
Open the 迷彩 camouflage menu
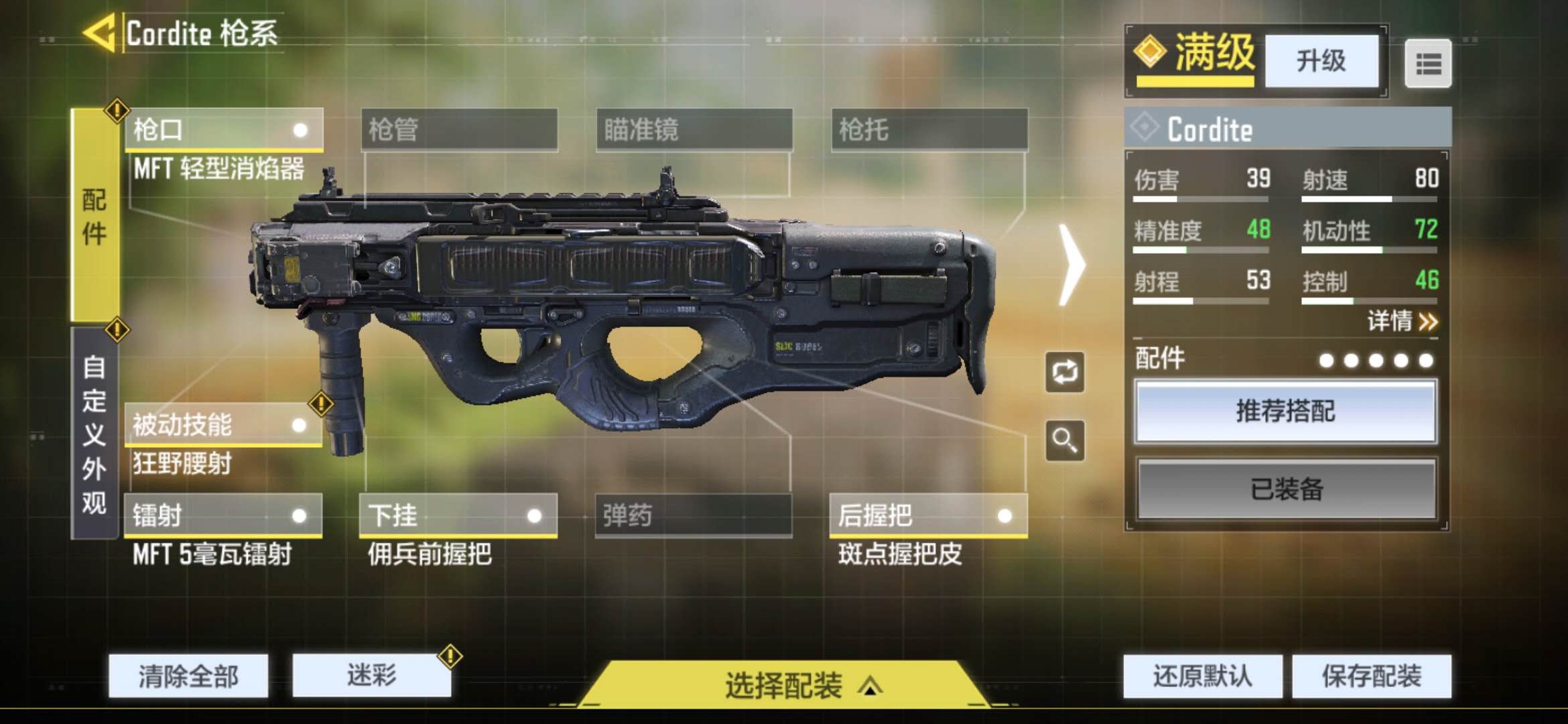click(x=372, y=675)
